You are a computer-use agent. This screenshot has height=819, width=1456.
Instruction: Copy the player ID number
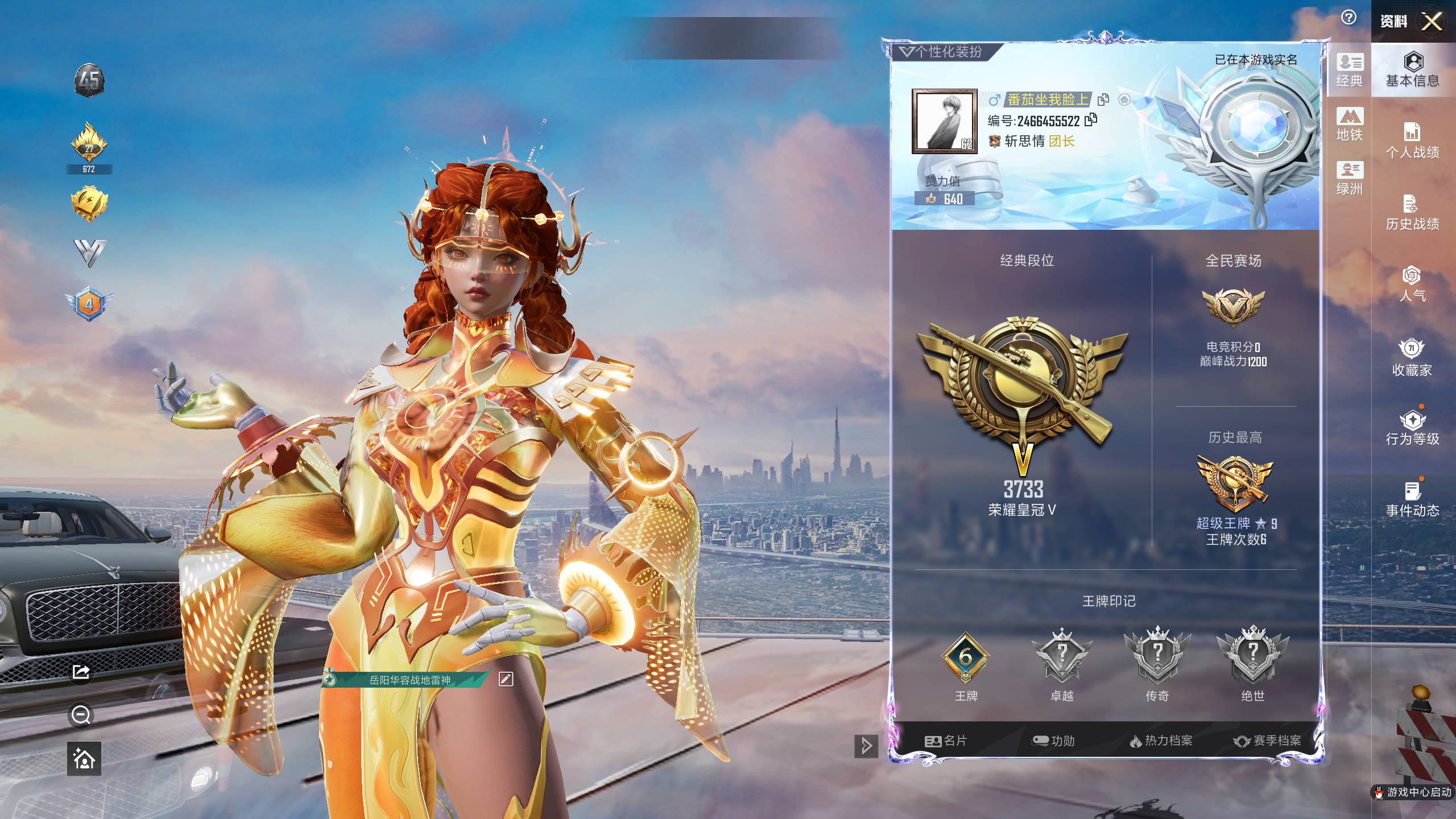(1091, 120)
